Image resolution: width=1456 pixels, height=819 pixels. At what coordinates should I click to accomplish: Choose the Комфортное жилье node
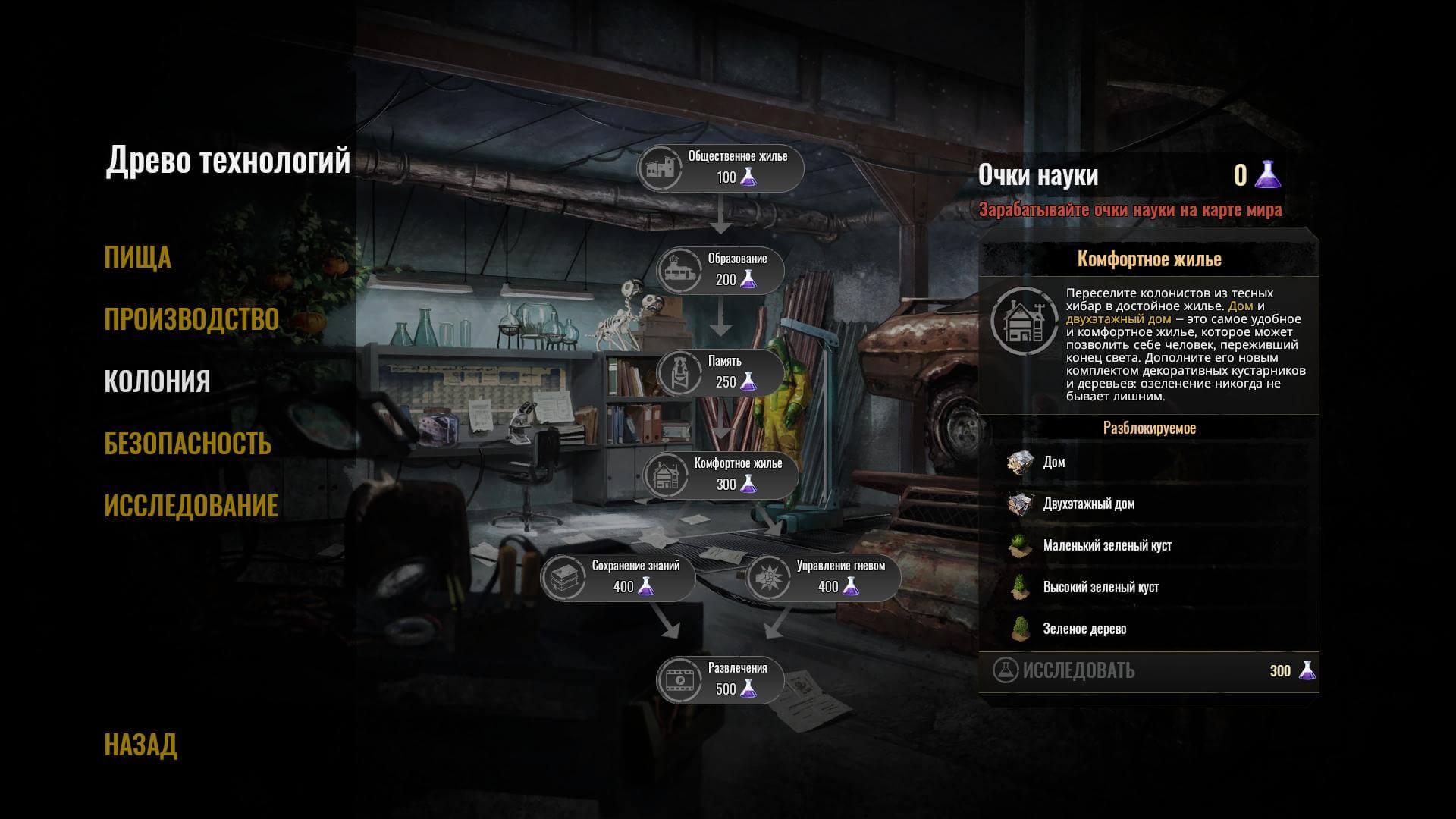720,475
